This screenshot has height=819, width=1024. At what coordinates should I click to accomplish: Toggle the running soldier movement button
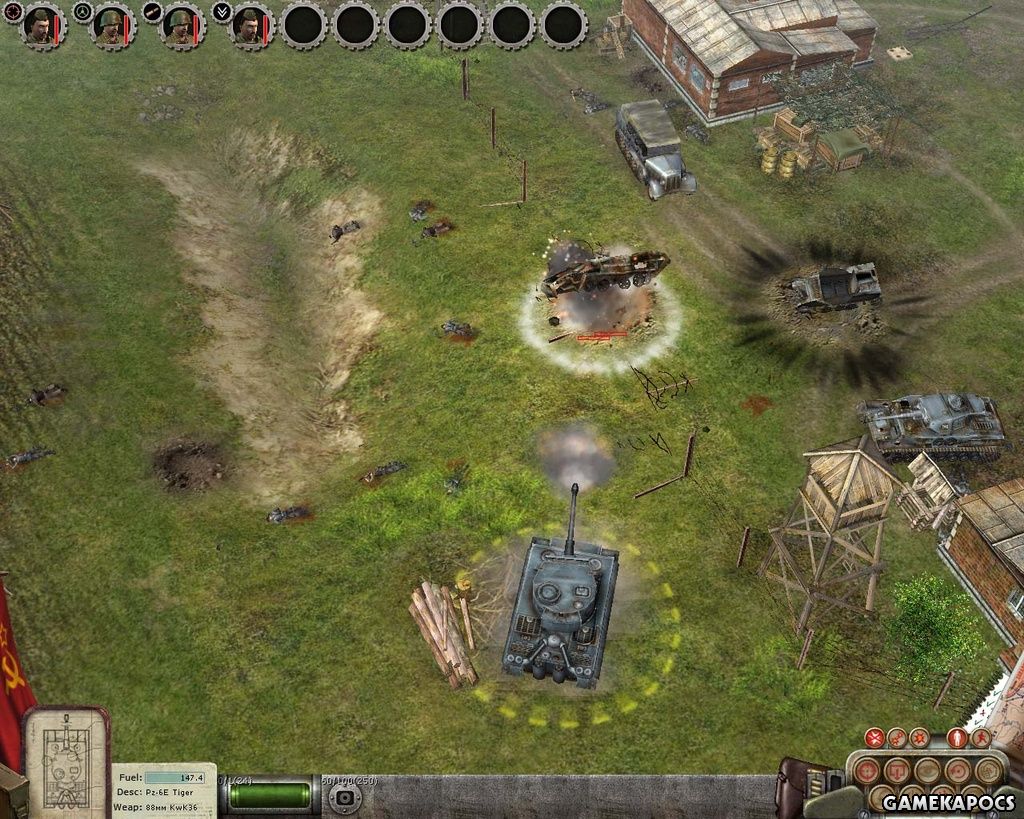click(979, 739)
